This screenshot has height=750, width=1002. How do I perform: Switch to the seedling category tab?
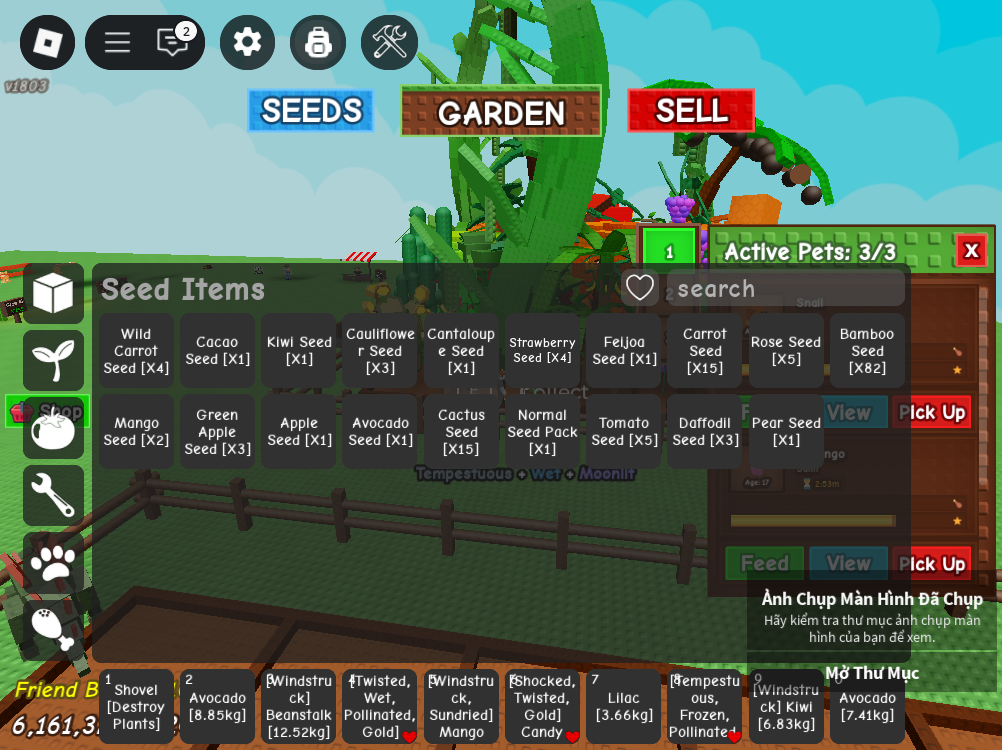[x=53, y=360]
